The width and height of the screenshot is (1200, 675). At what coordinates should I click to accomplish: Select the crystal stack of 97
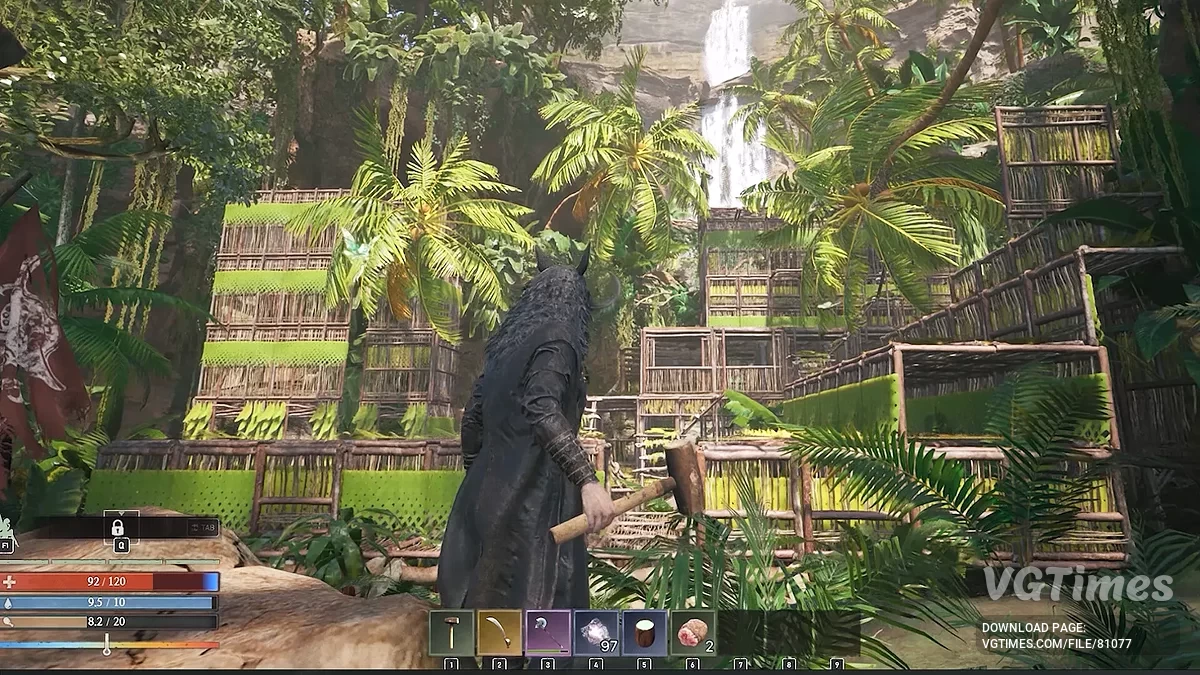(596, 633)
